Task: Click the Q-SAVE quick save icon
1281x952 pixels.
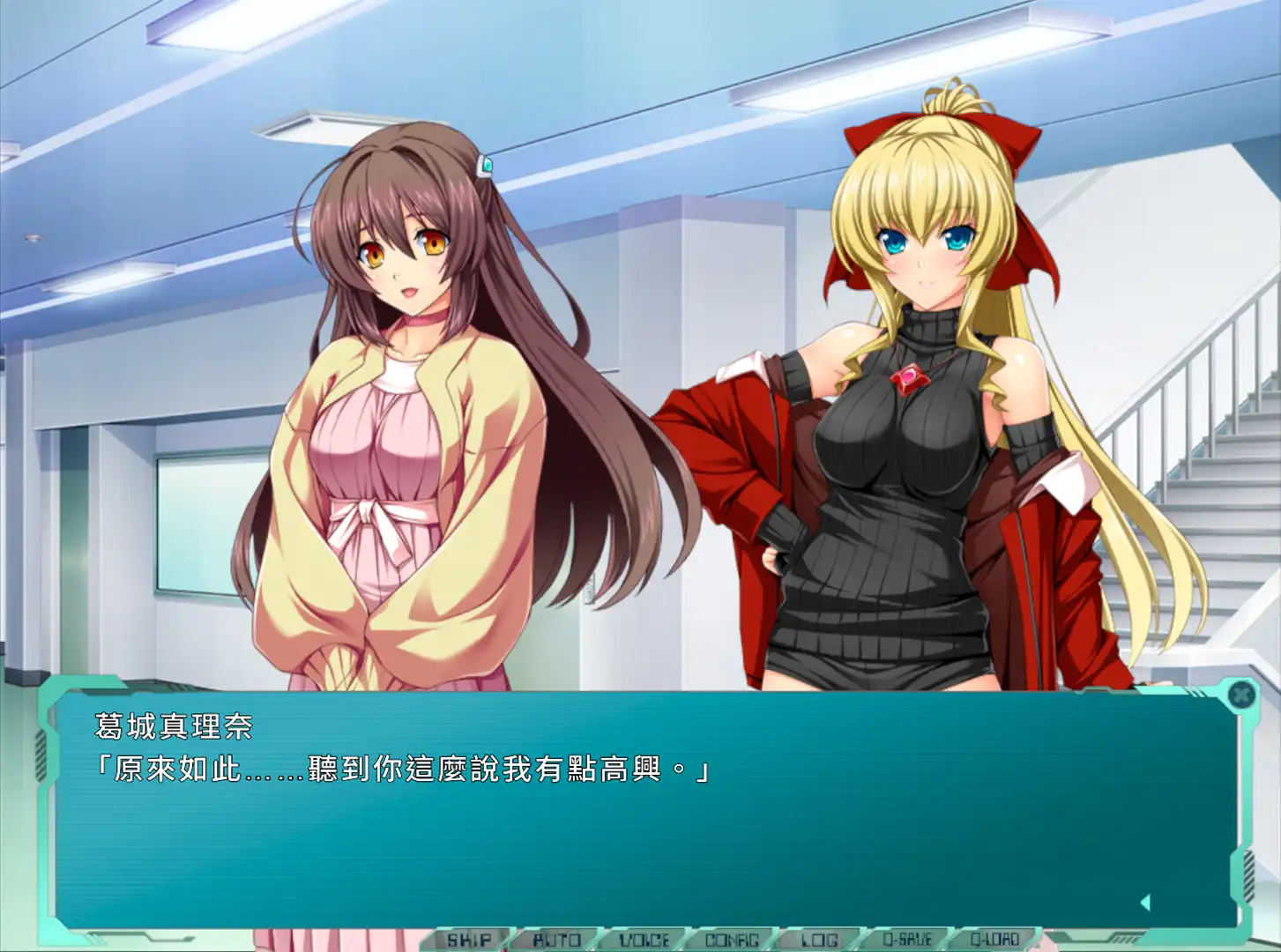Action: (908, 939)
